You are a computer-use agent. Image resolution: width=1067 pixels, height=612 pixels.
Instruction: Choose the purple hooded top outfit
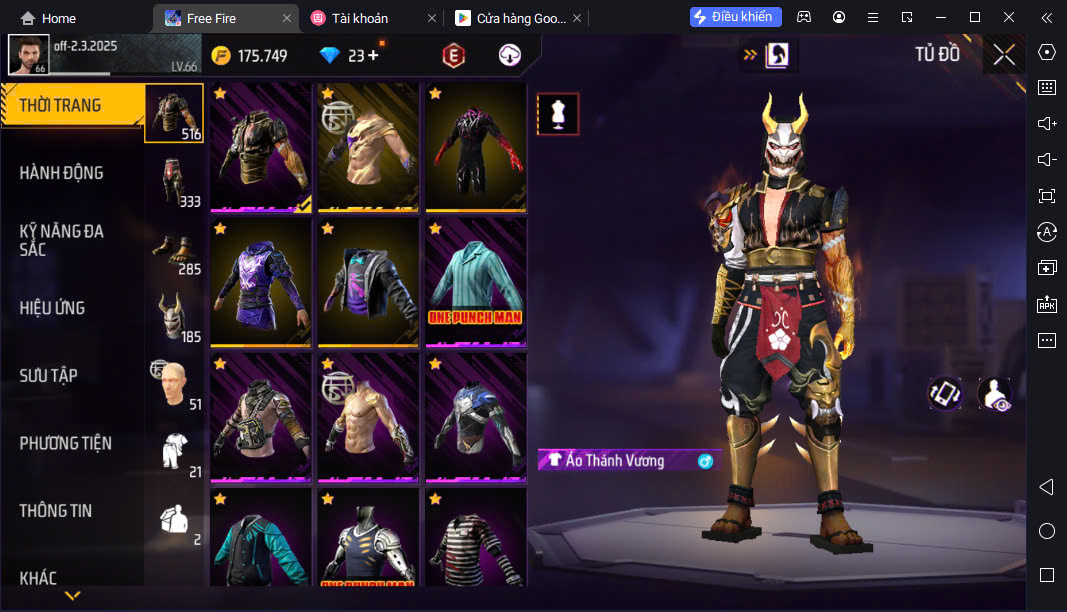[x=260, y=282]
